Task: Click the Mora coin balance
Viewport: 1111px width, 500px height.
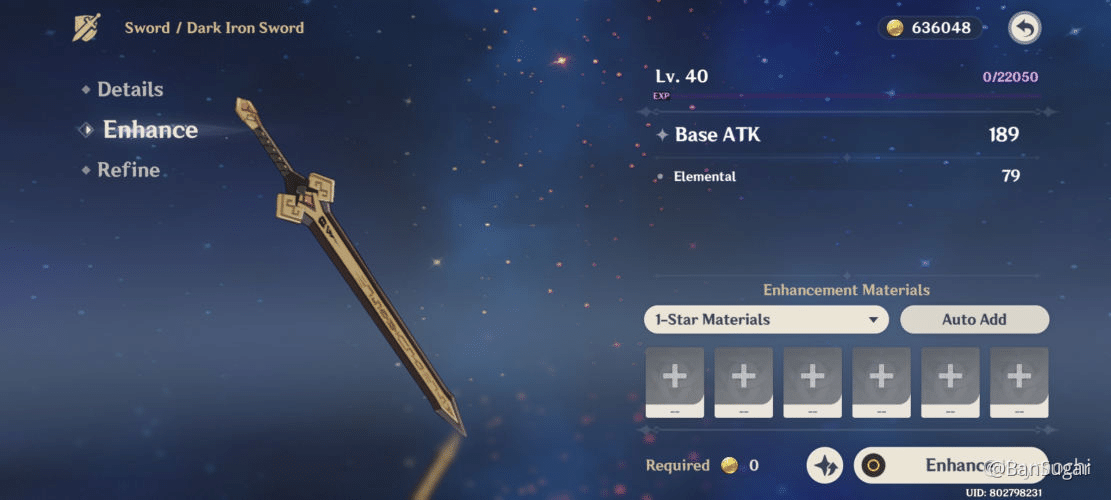Action: 929,28
